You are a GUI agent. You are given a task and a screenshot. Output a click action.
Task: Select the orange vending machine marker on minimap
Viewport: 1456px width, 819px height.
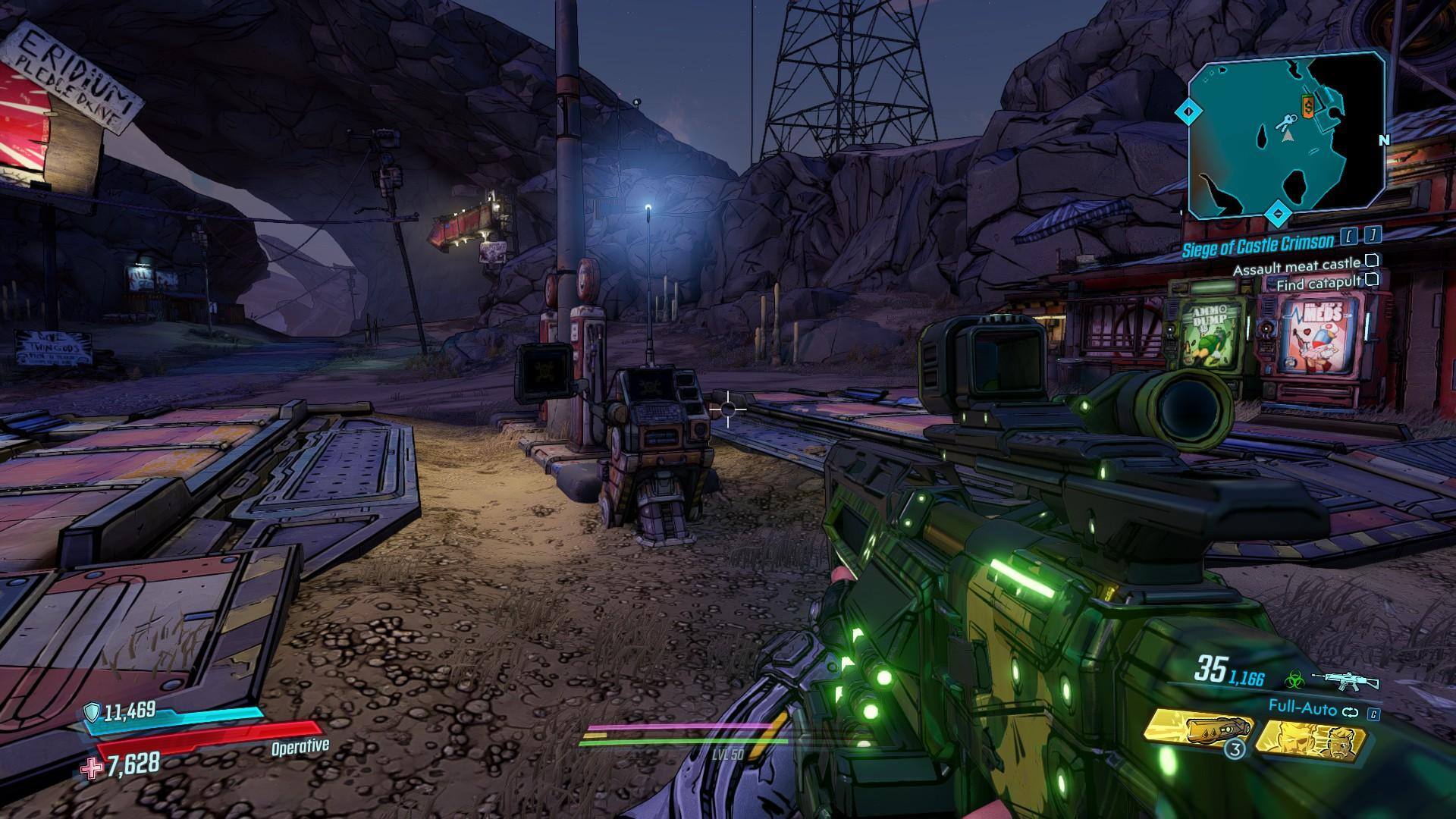[1308, 107]
